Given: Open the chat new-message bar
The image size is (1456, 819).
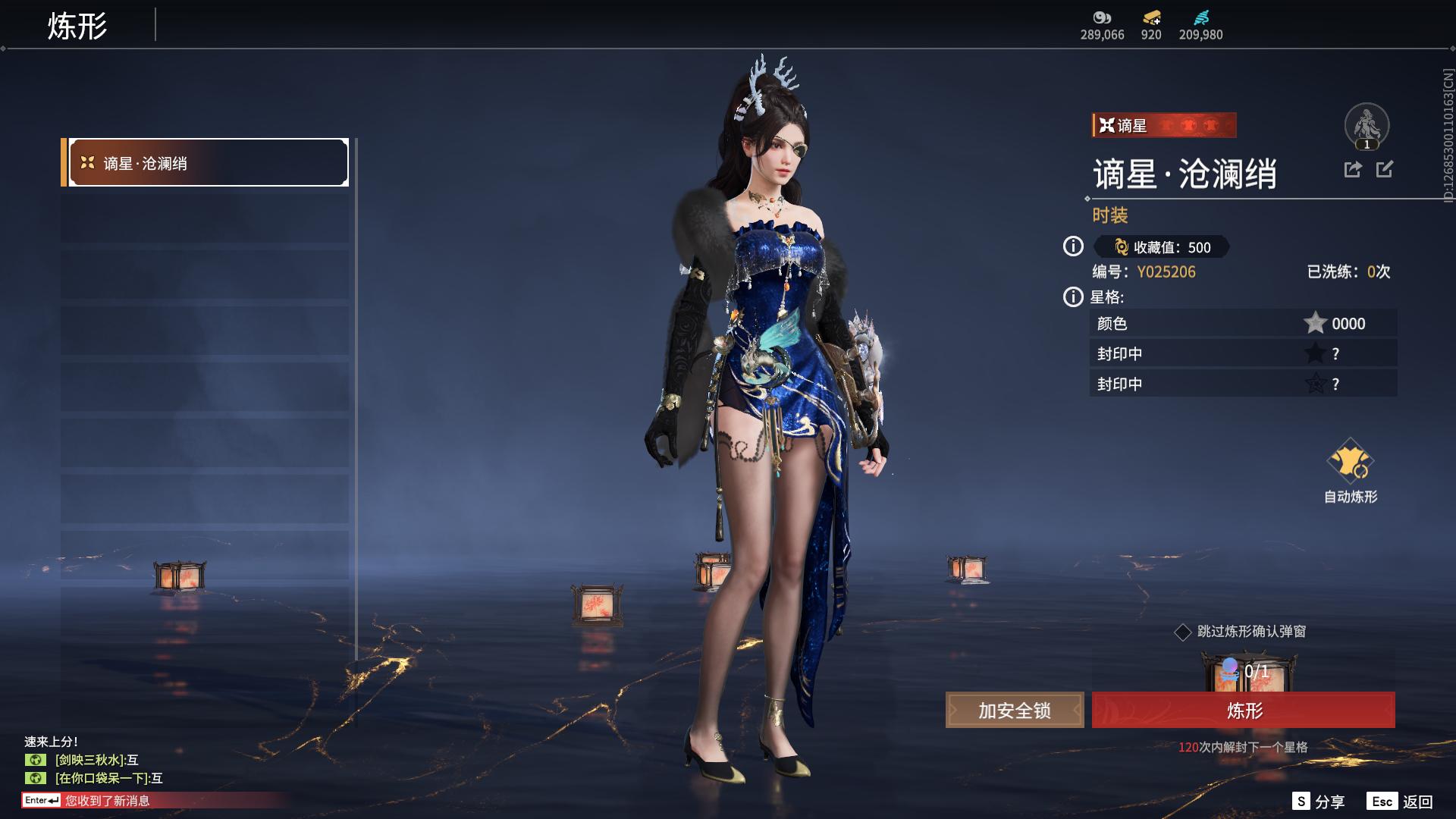Looking at the screenshot, I should click(x=152, y=801).
